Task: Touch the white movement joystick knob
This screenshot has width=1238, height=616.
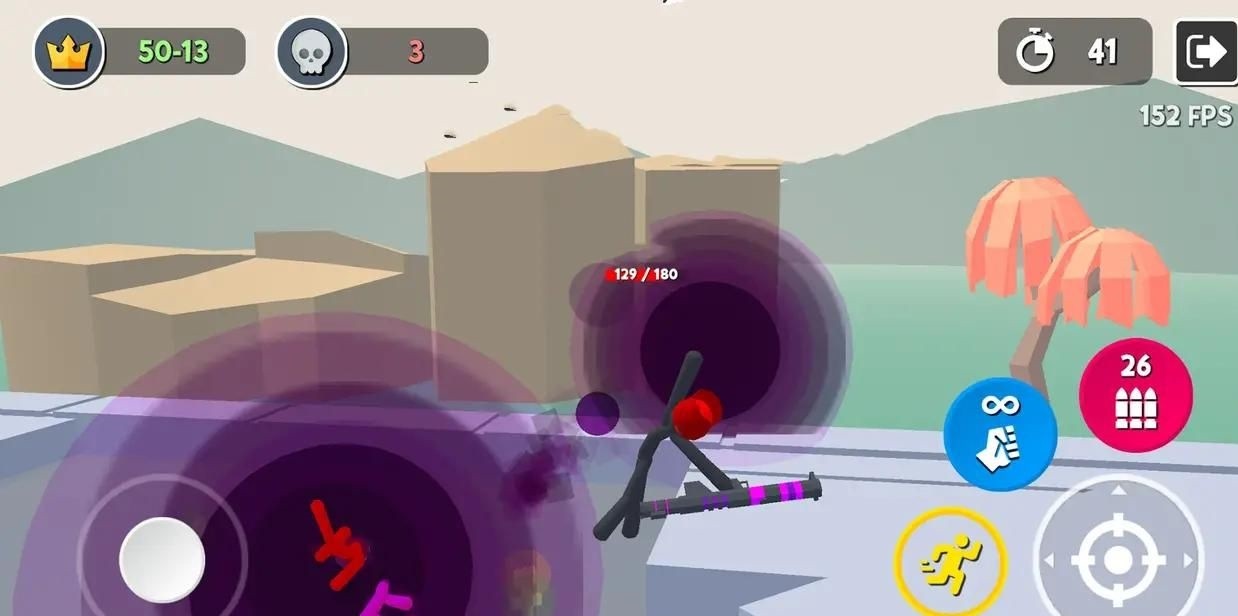Action: coord(162,559)
